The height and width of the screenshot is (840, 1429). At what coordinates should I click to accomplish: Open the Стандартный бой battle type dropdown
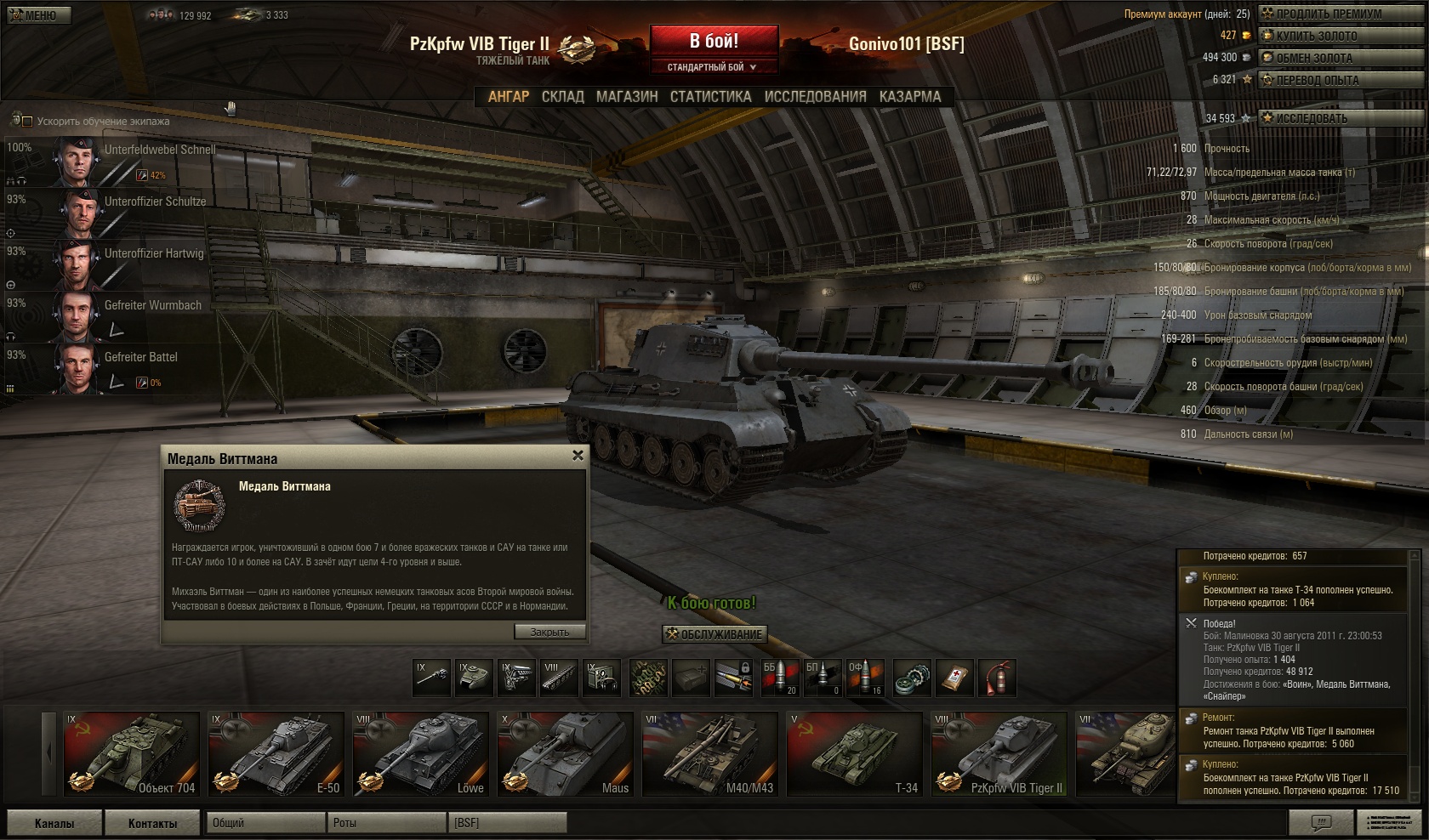[713, 67]
